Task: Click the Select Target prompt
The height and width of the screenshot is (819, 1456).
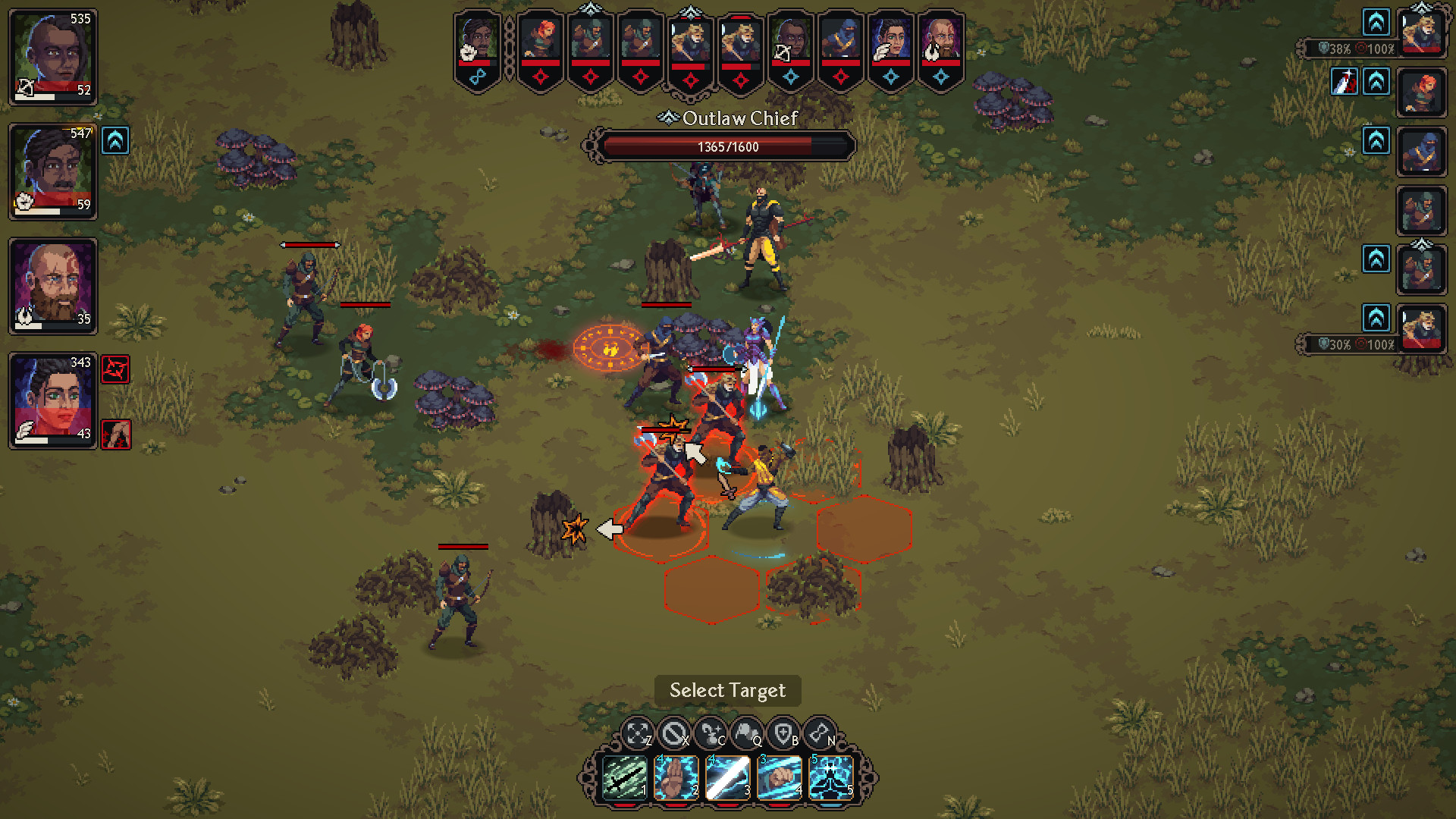Action: 726,690
